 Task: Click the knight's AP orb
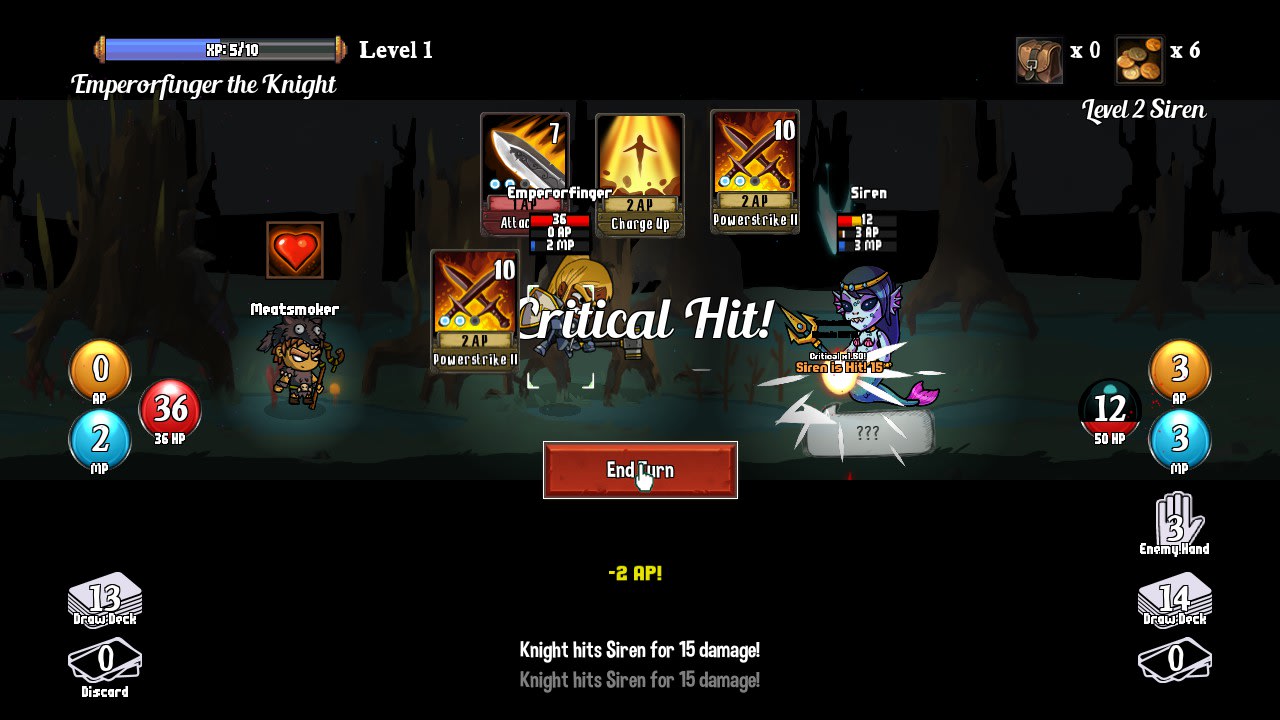tap(100, 370)
